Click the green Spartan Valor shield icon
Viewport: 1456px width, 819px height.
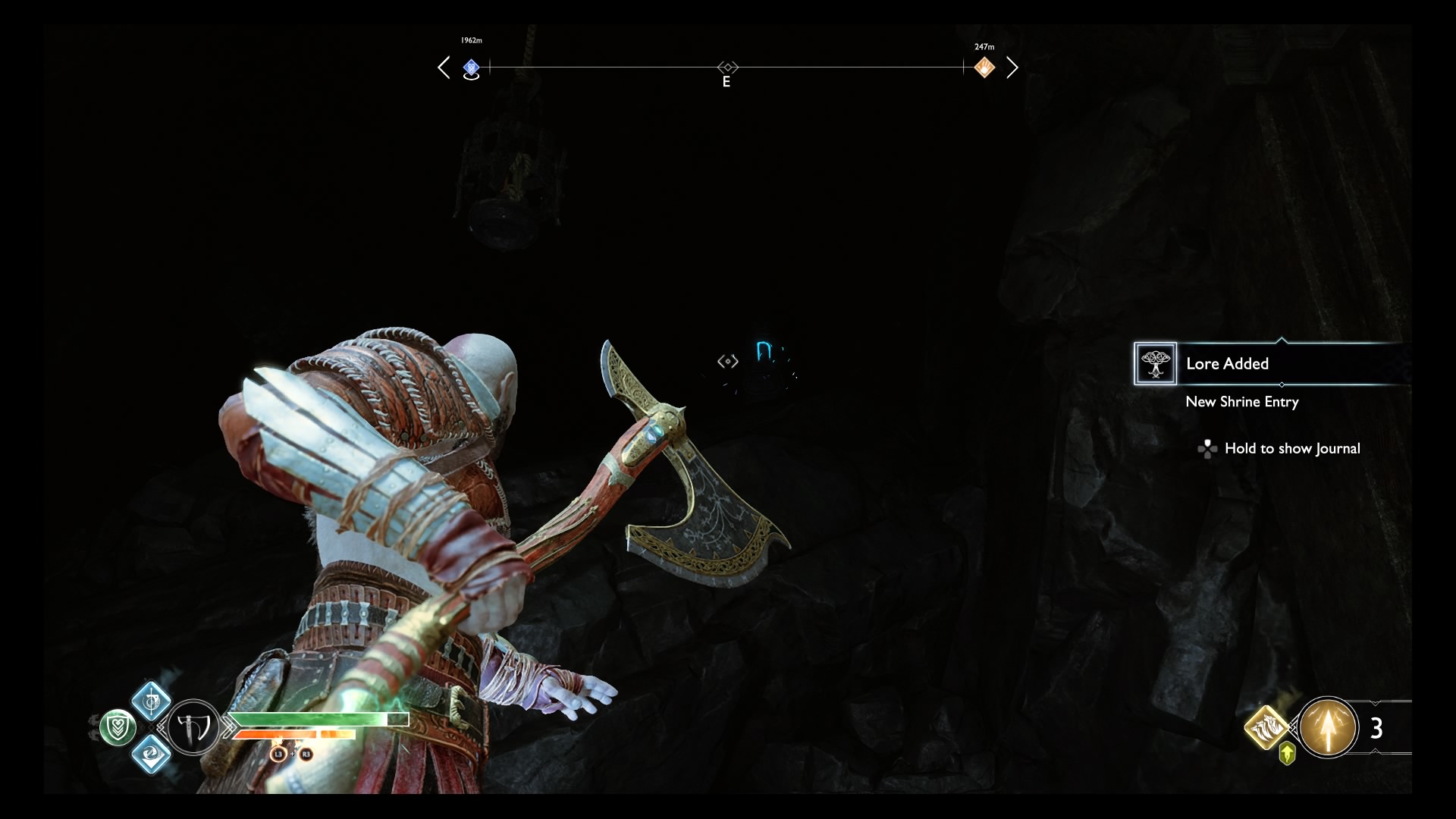(118, 726)
